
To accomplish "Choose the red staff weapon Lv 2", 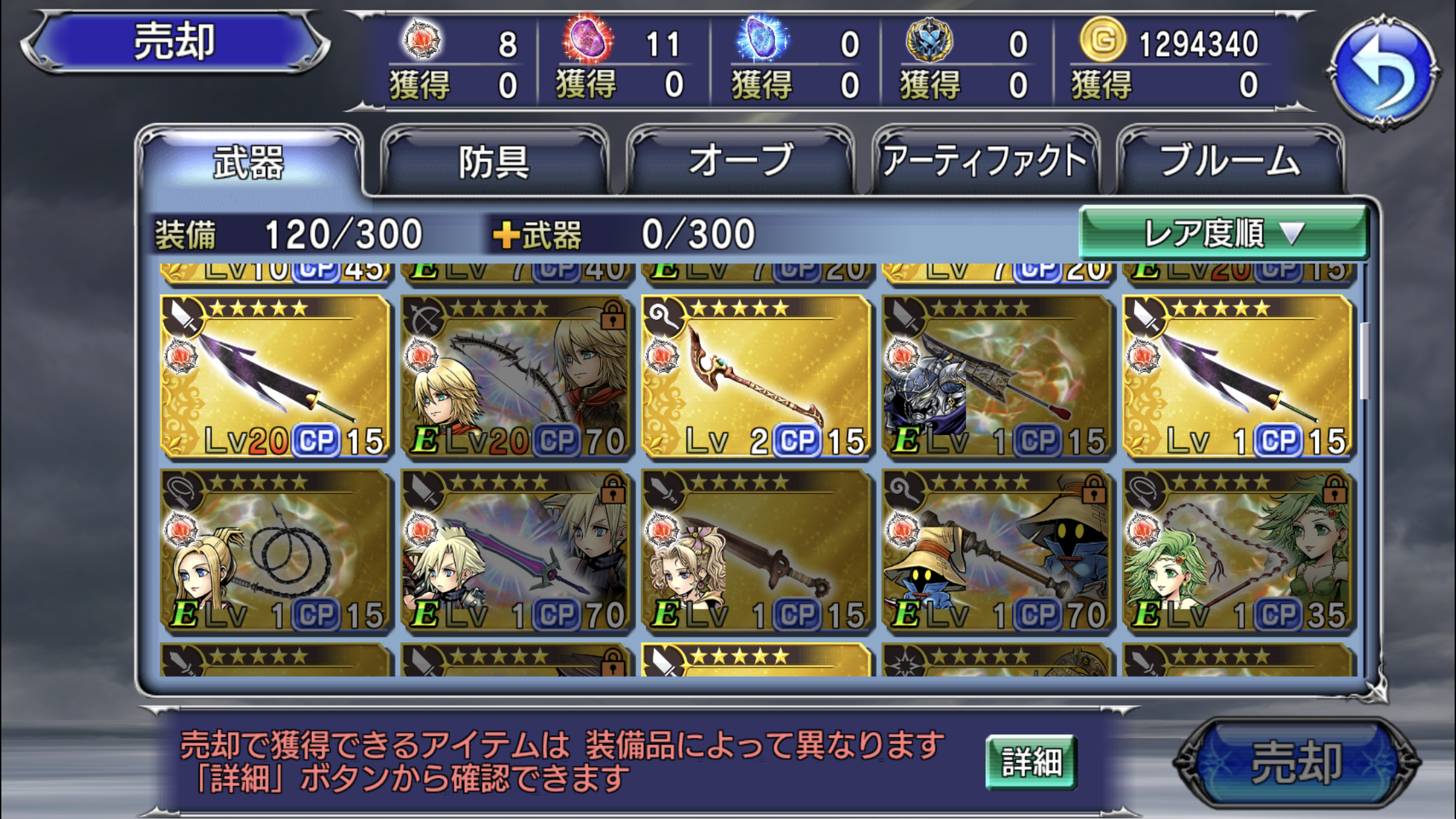I will [x=757, y=376].
